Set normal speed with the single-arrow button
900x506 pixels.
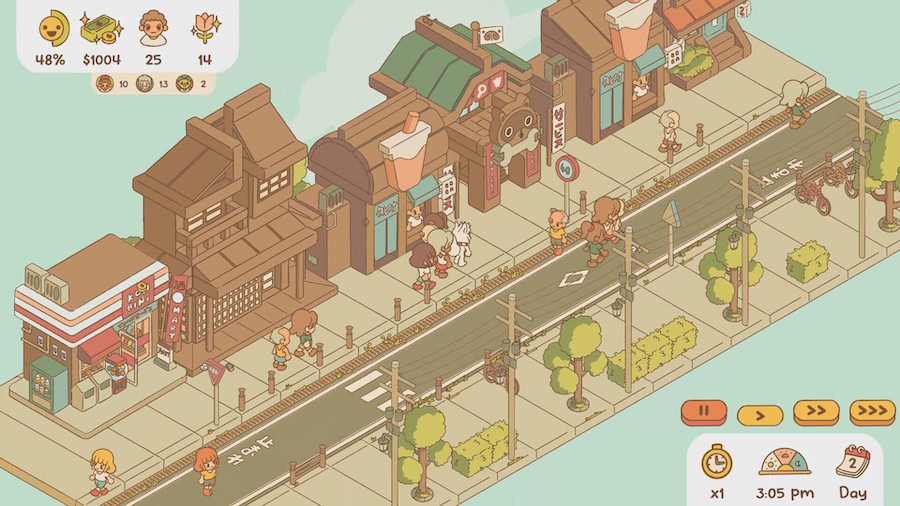[760, 413]
